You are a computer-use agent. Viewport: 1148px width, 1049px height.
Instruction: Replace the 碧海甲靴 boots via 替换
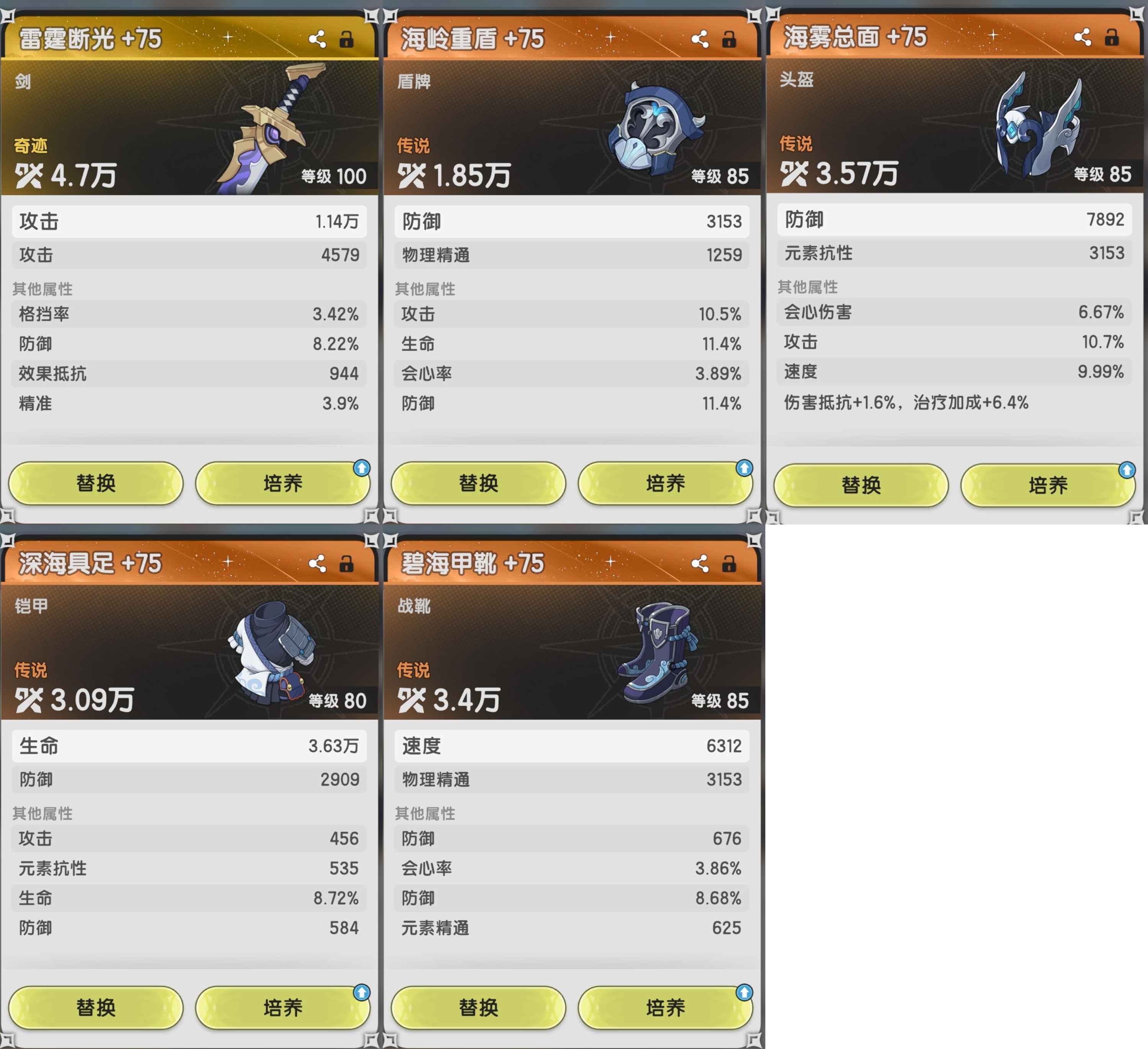tap(478, 1007)
